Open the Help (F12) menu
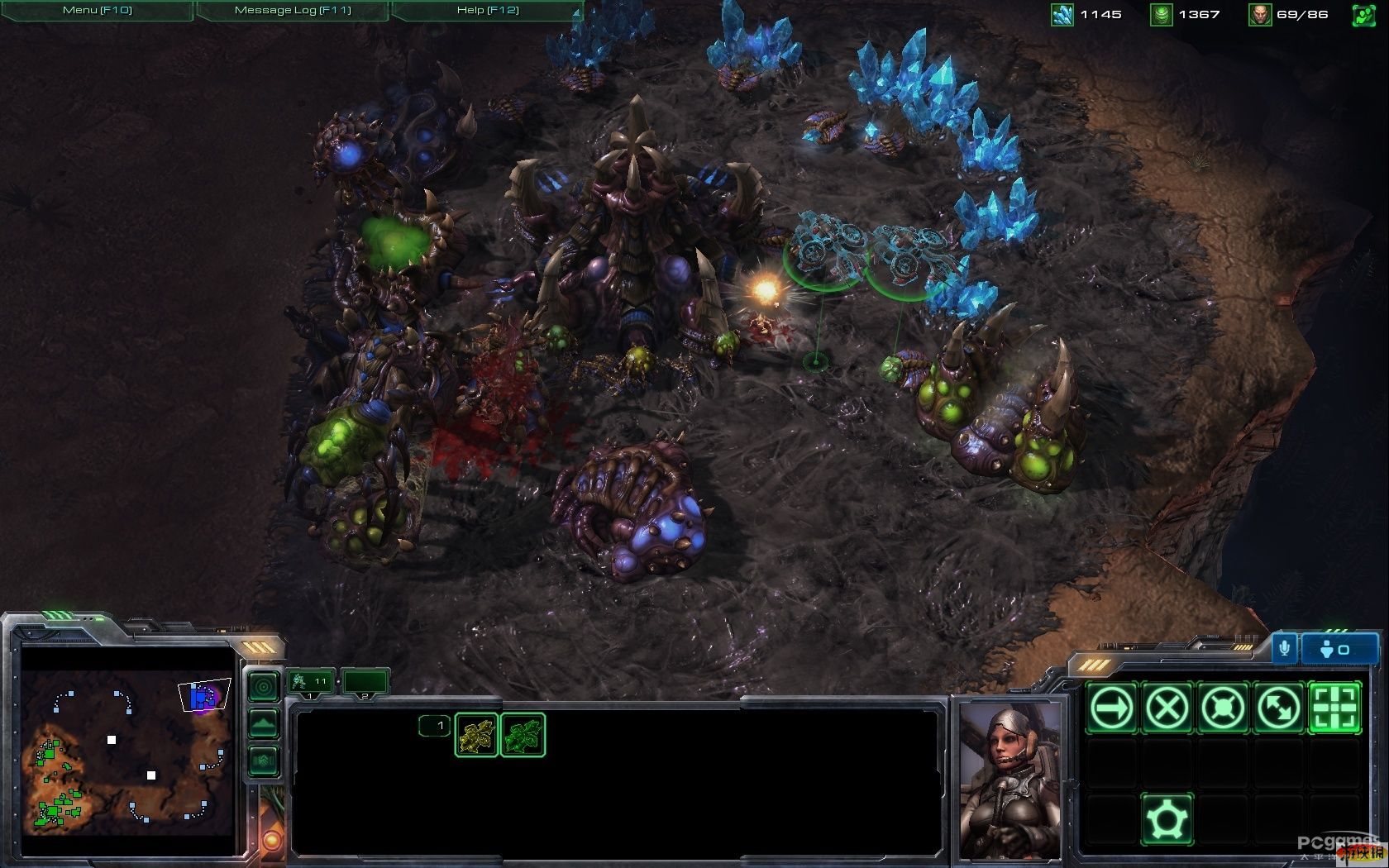 point(488,10)
